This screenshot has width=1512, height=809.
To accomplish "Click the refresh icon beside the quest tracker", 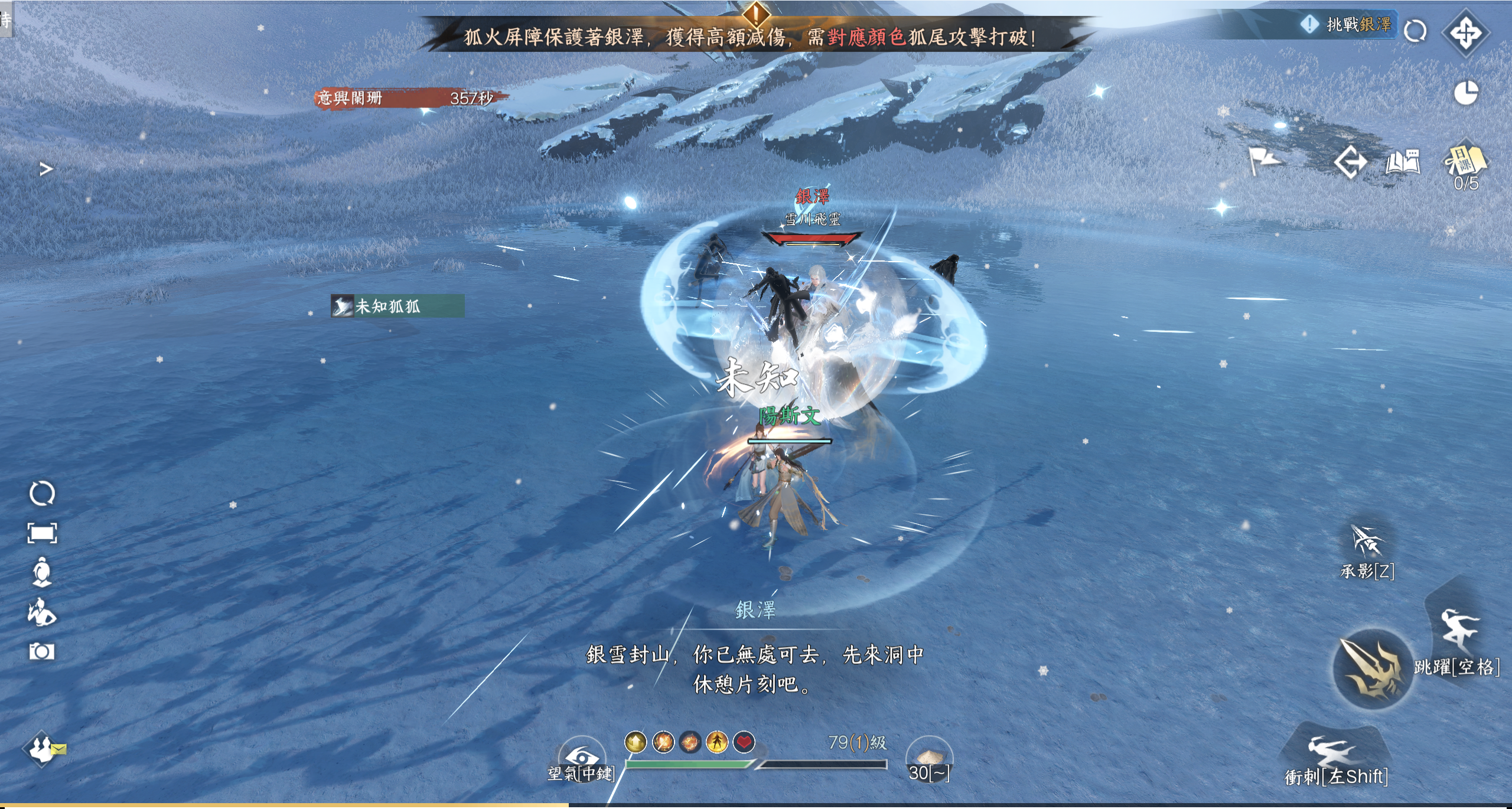I will tap(1415, 31).
